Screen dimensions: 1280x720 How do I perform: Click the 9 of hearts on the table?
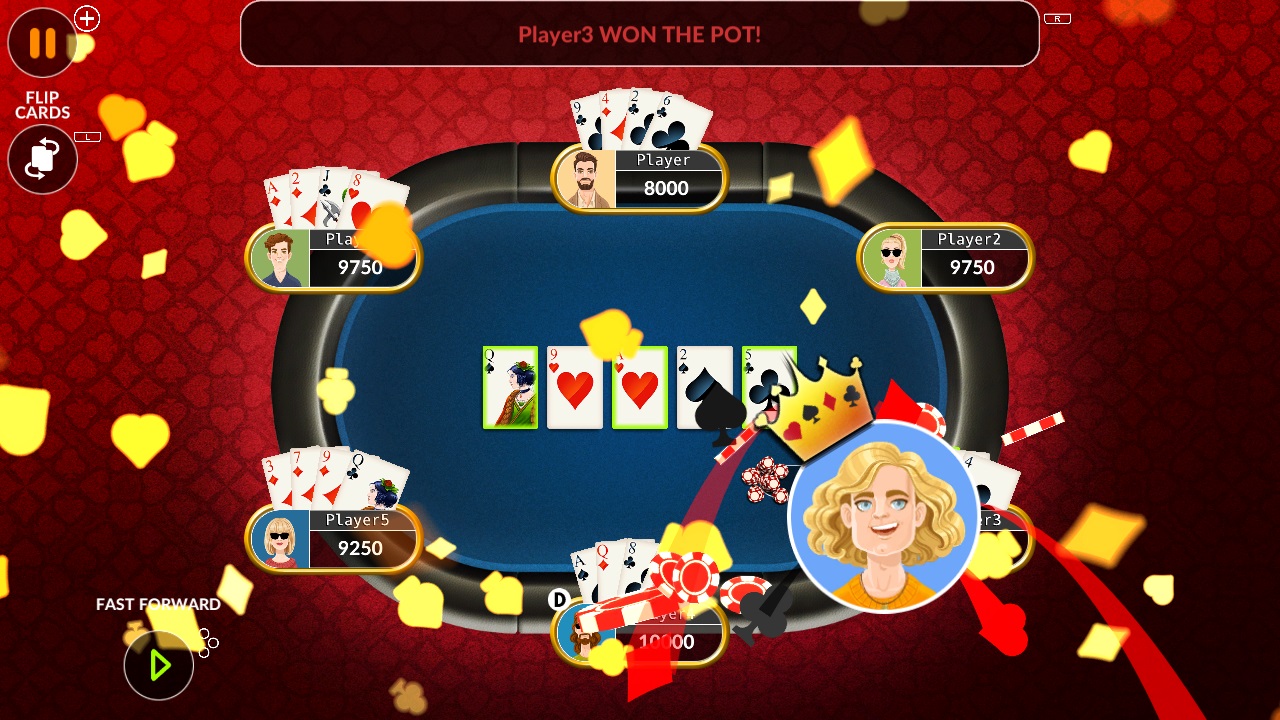[575, 387]
